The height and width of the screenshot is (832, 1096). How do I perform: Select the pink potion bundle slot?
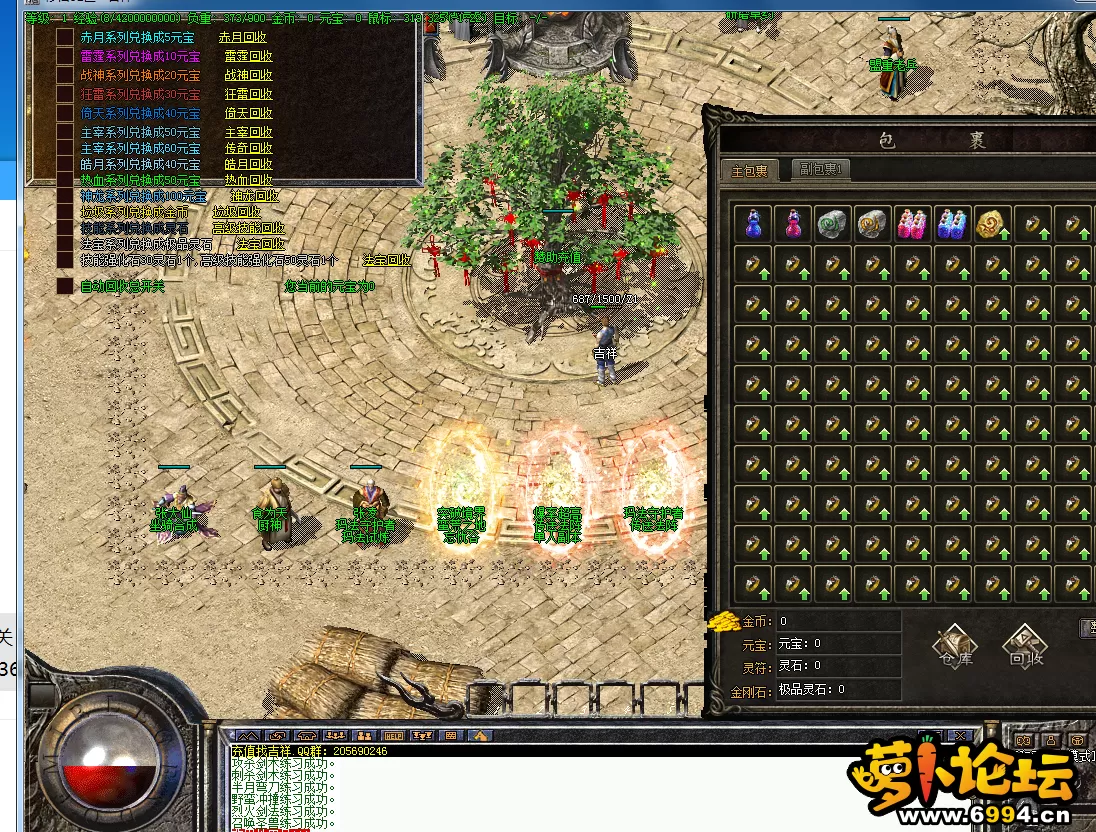912,223
